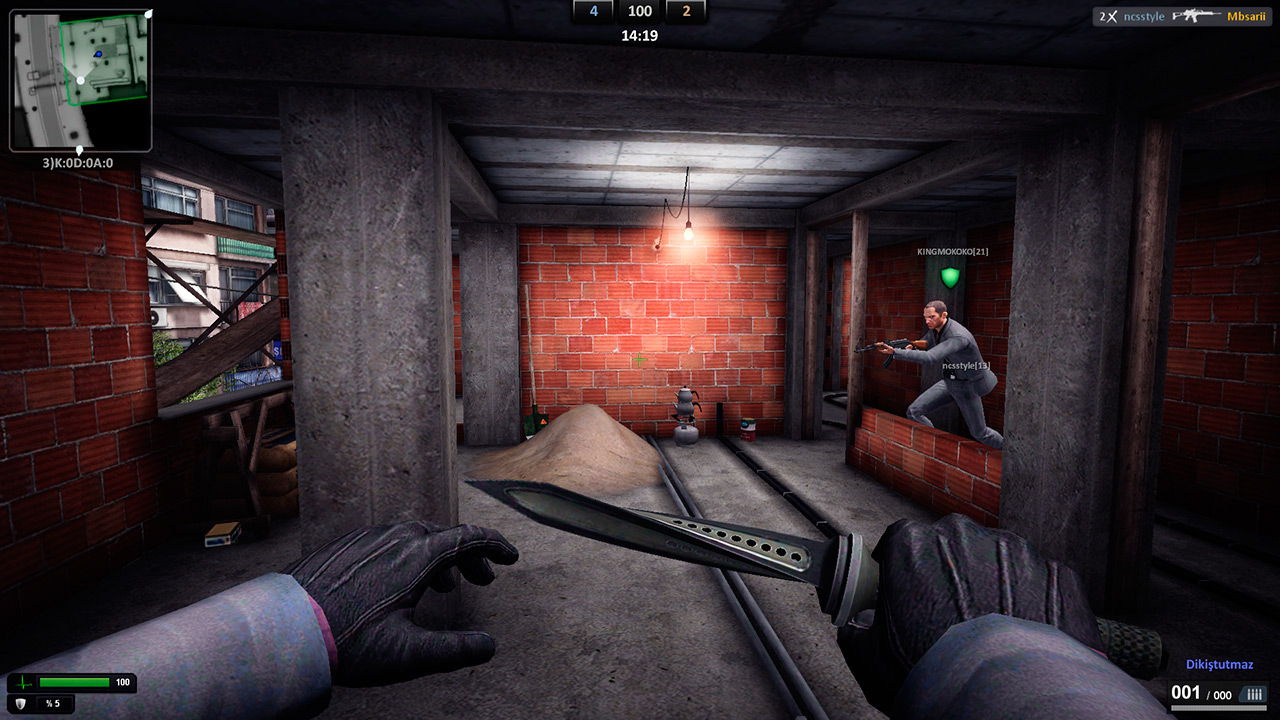
Task: Click the minimap in the corner
Action: point(80,80)
